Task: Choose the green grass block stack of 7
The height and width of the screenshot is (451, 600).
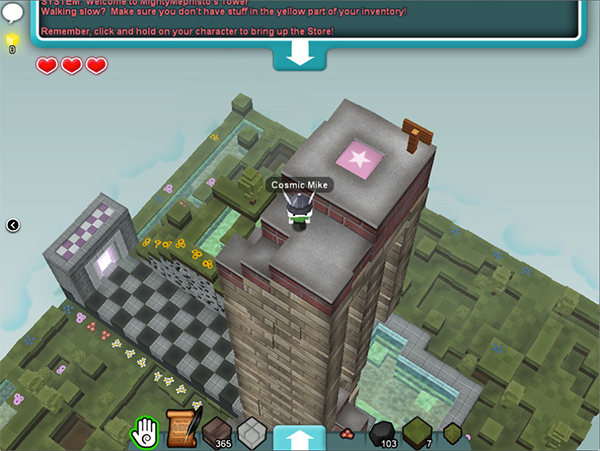Action: pyautogui.click(x=417, y=434)
